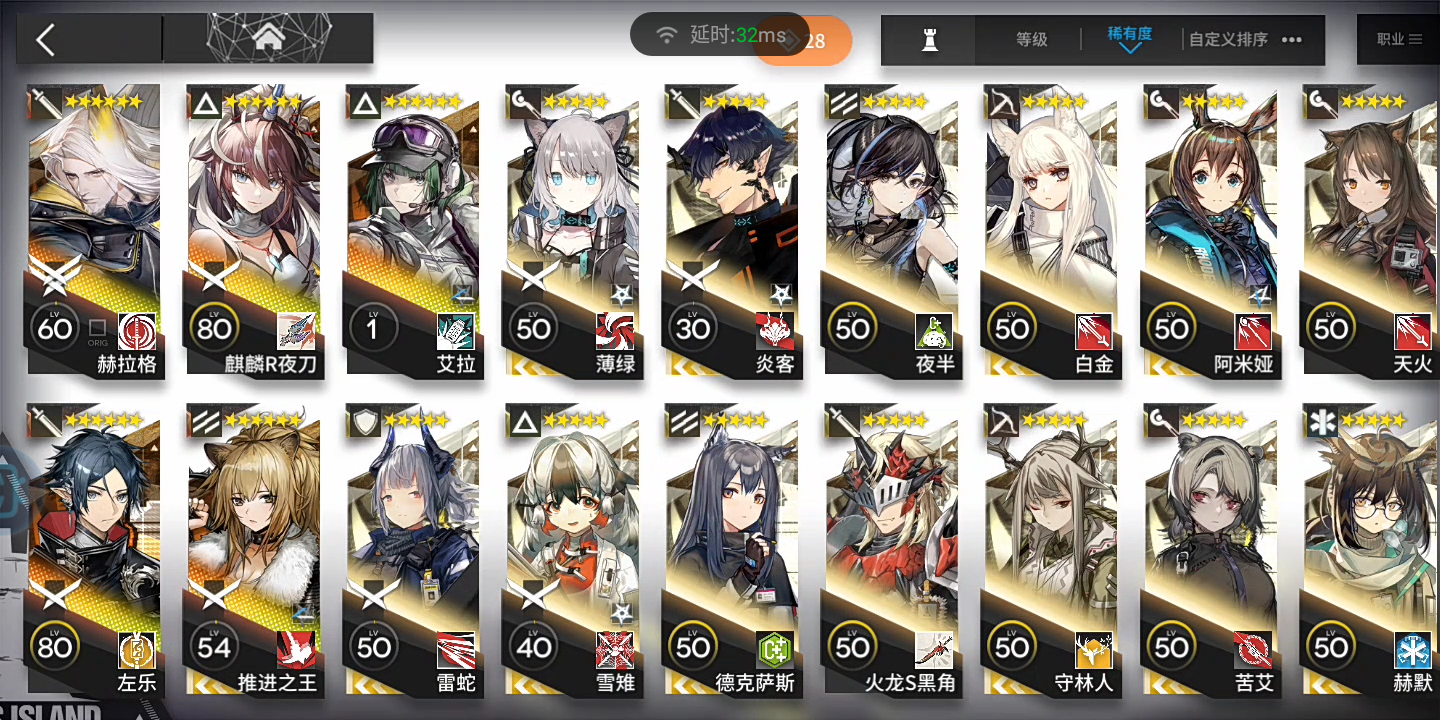Open the 稀有度 sort direction chevron

click(1130, 48)
